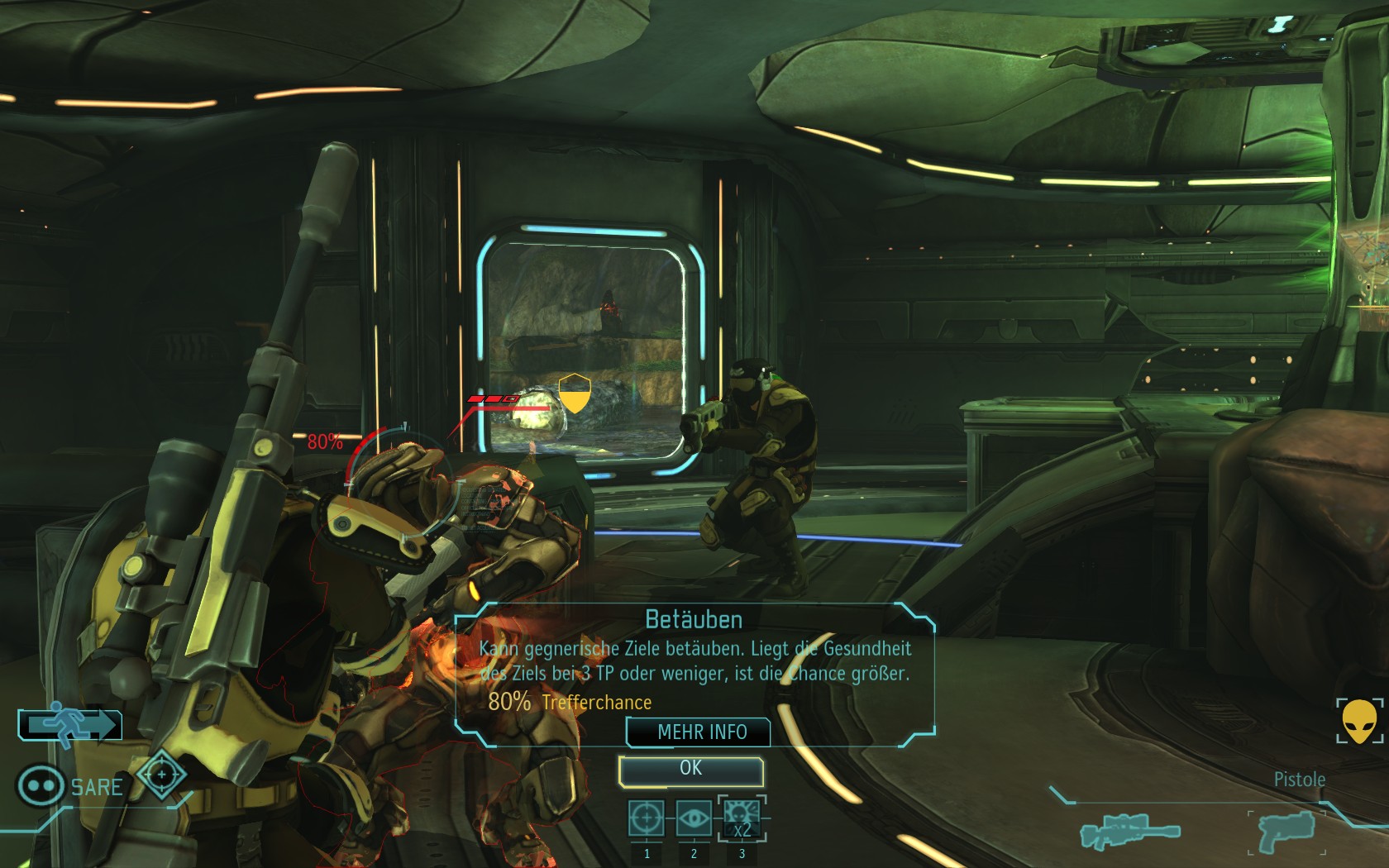Select the yellow alien head target icon
This screenshot has height=868, width=1389.
[x=1358, y=722]
